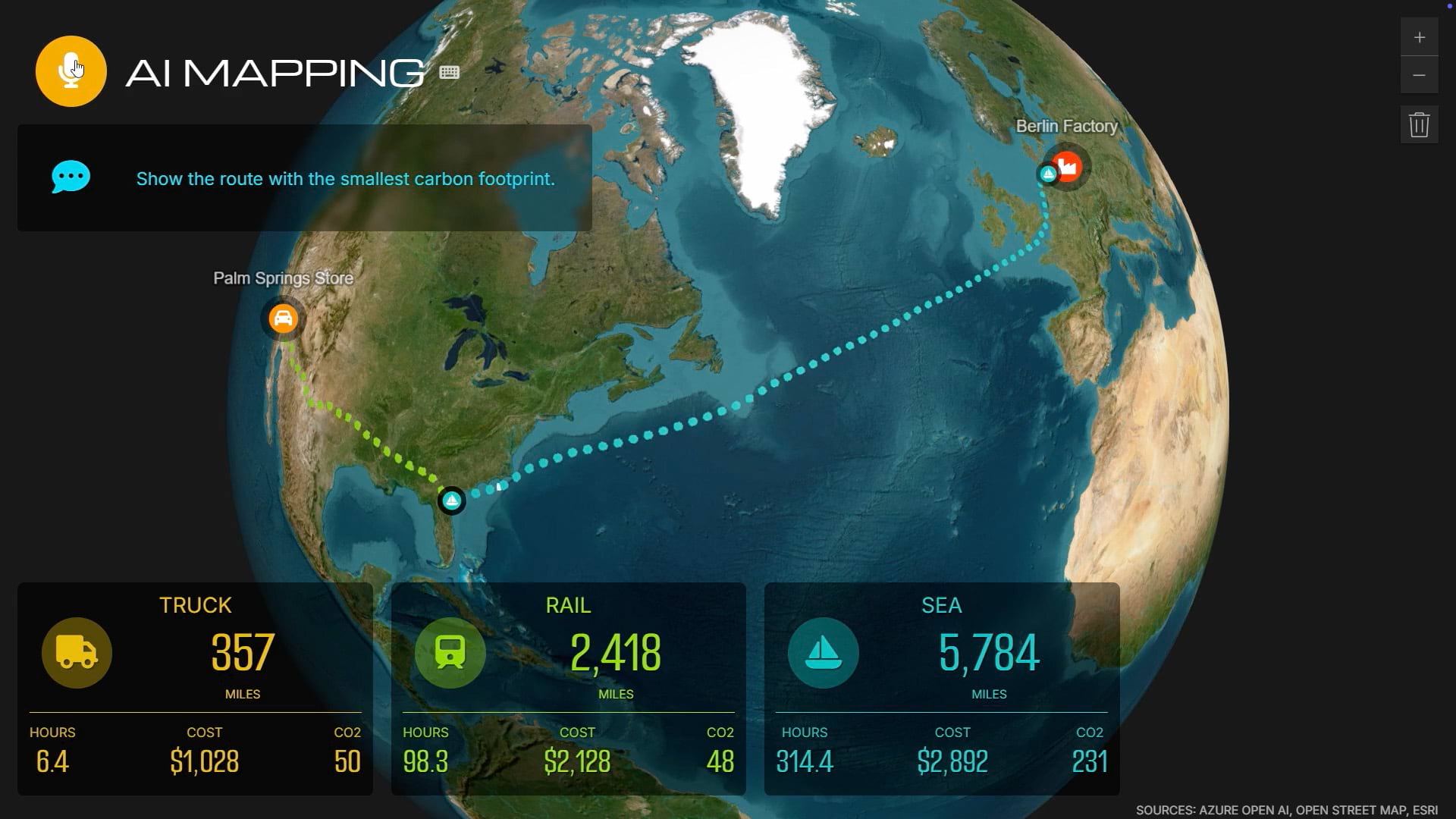Select the sailboat icon on the SEA card
This screenshot has height=819, width=1456.
(823, 652)
